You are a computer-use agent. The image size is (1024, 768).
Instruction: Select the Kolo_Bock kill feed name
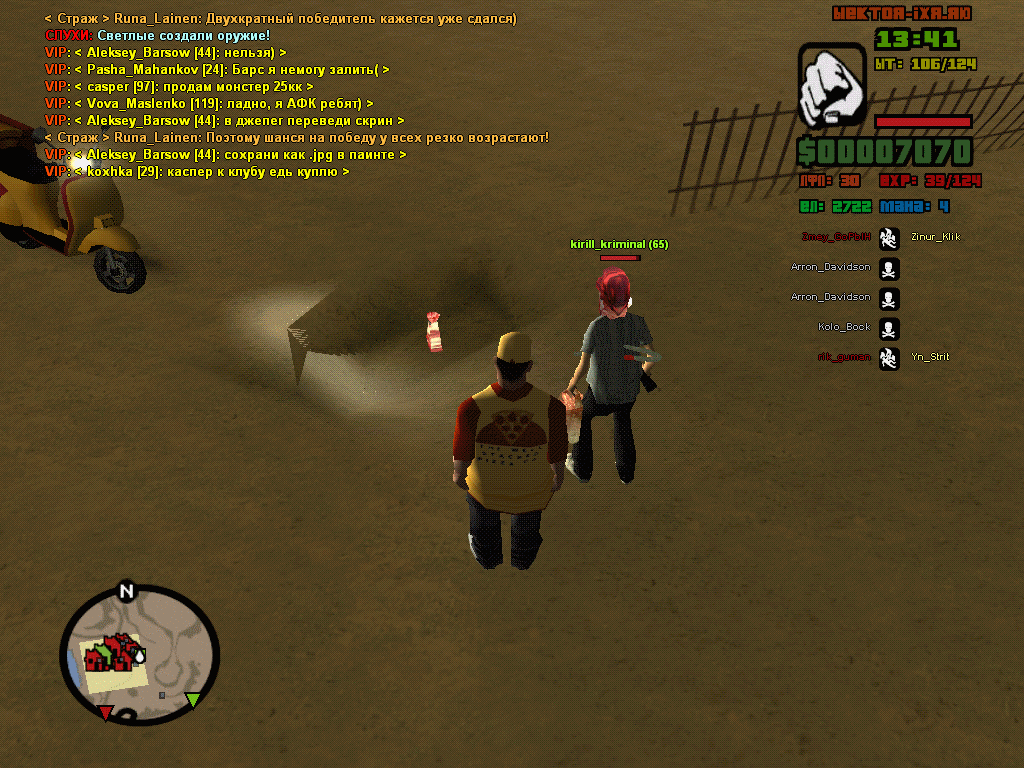(844, 327)
